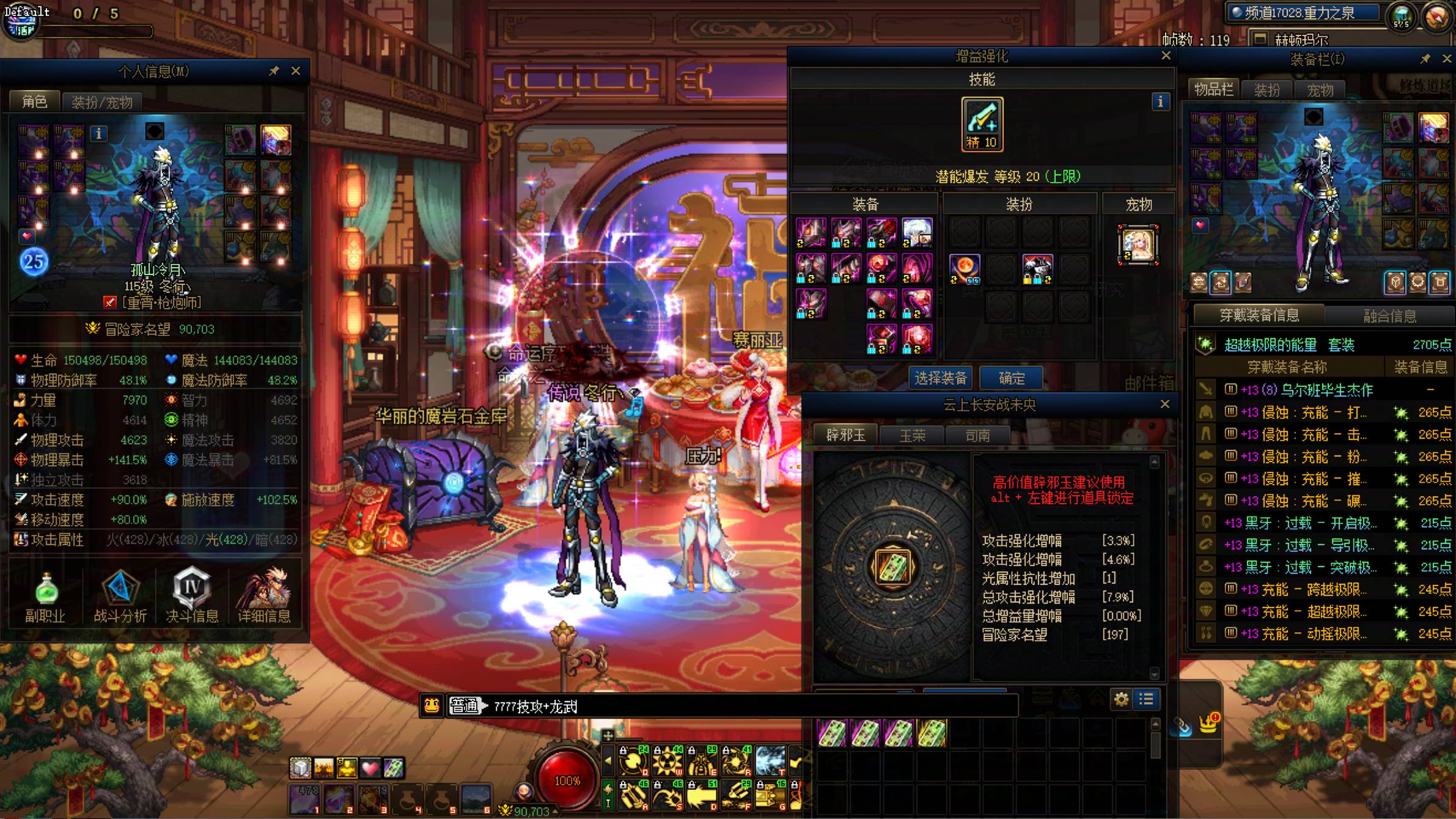Image resolution: width=1456 pixels, height=819 pixels.
Task: Select the pet portrait in 宠物 slot
Action: (1138, 244)
